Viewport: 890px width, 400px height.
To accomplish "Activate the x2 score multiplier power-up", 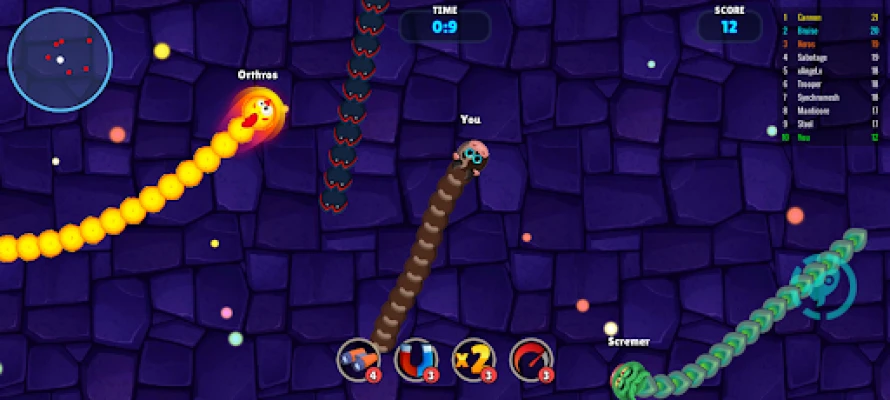I will pyautogui.click(x=473, y=360).
